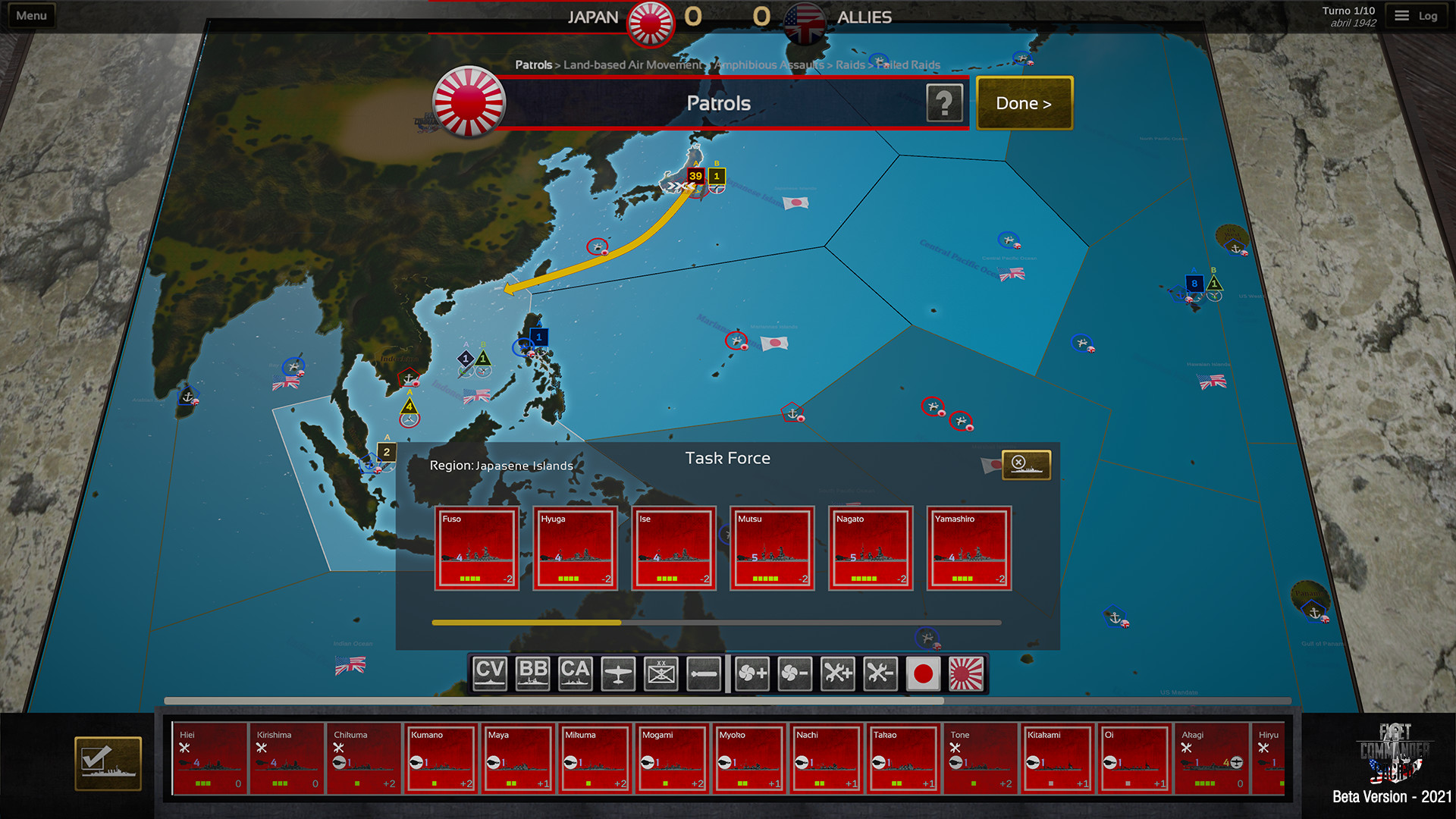Image resolution: width=1456 pixels, height=819 pixels.
Task: Click the remove-wrench downgrade icon
Action: coord(879,673)
